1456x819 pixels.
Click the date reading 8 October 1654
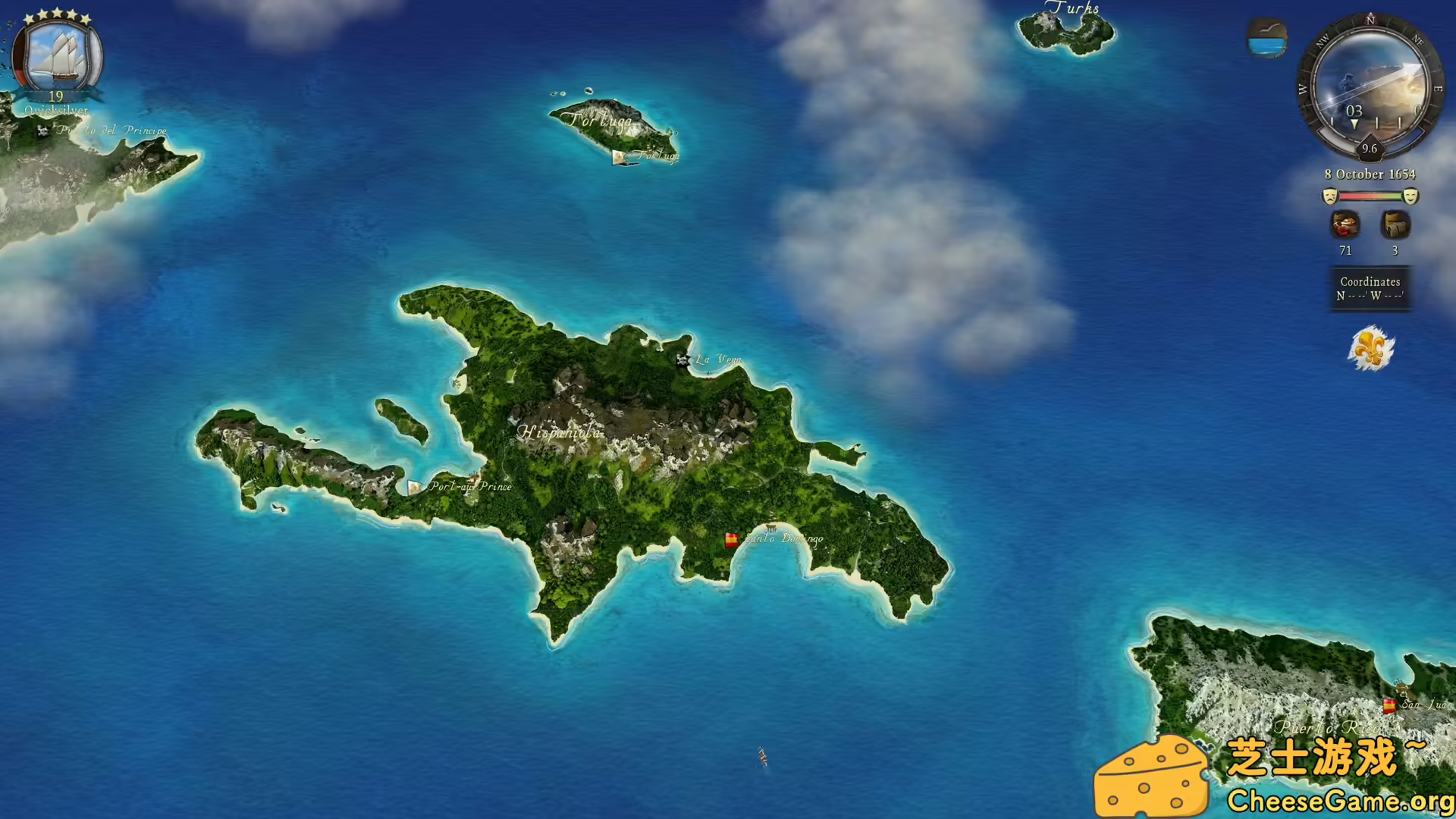pyautogui.click(x=1370, y=174)
